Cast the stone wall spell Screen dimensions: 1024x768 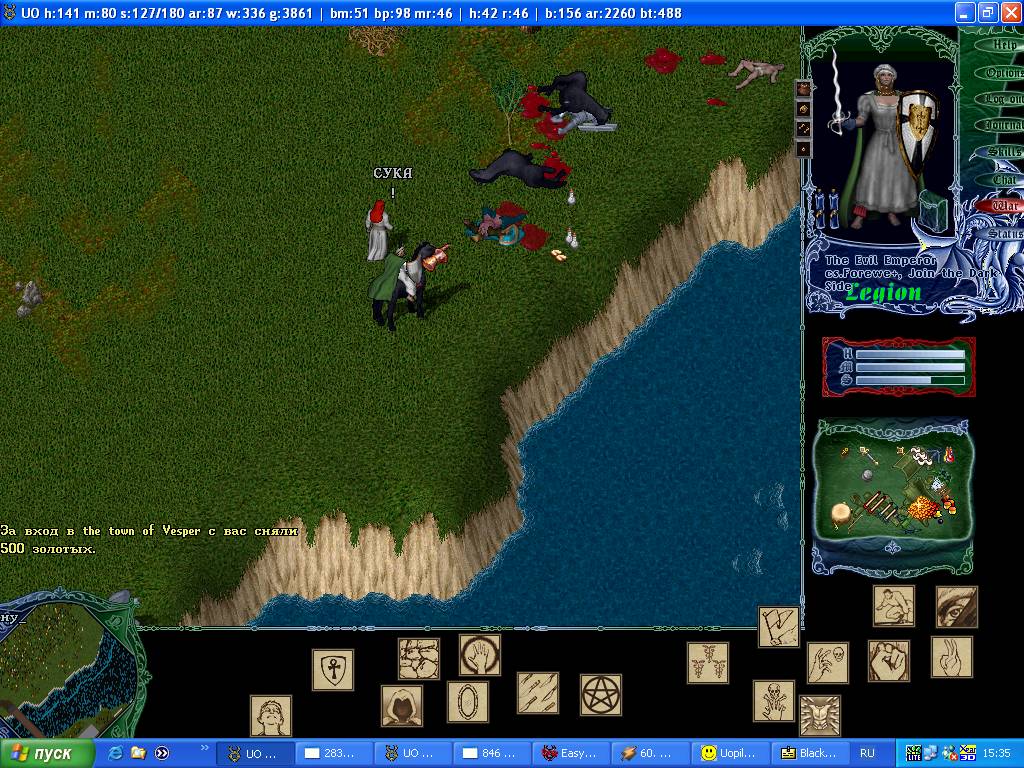[419, 659]
